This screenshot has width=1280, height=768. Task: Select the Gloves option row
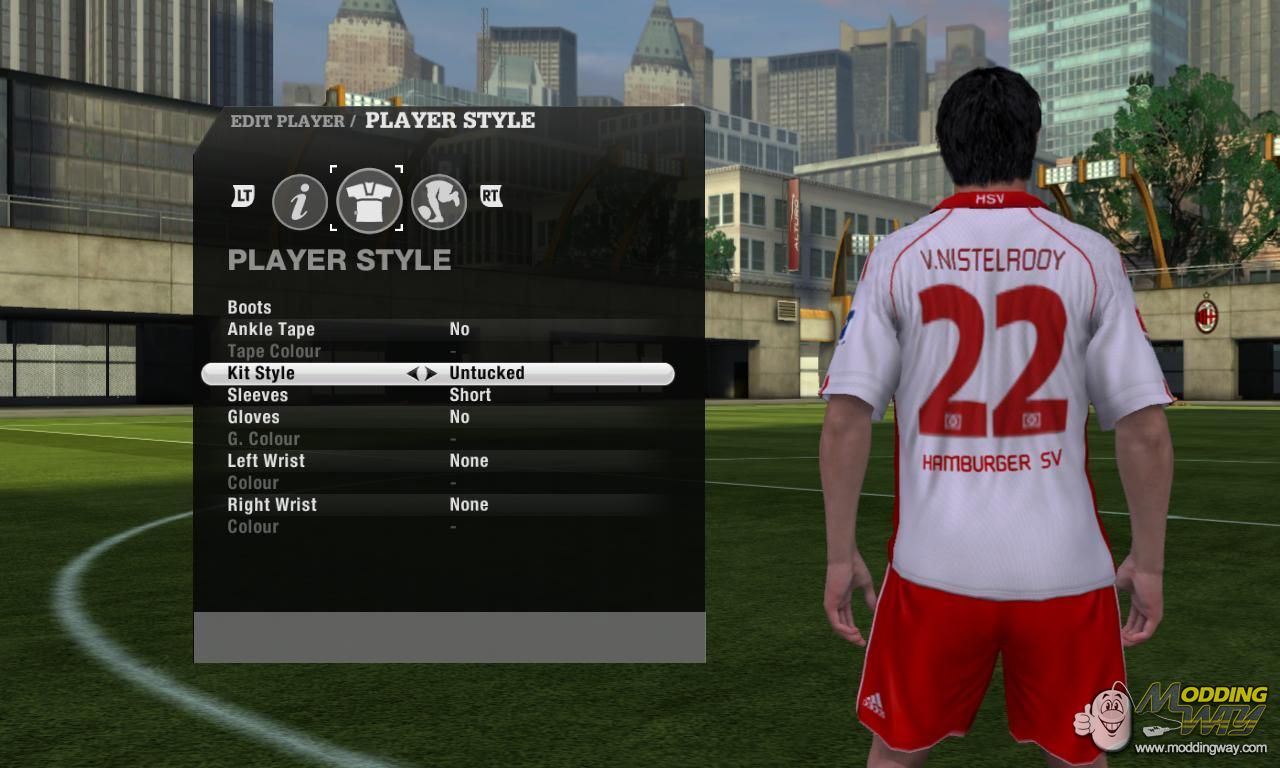coord(253,417)
